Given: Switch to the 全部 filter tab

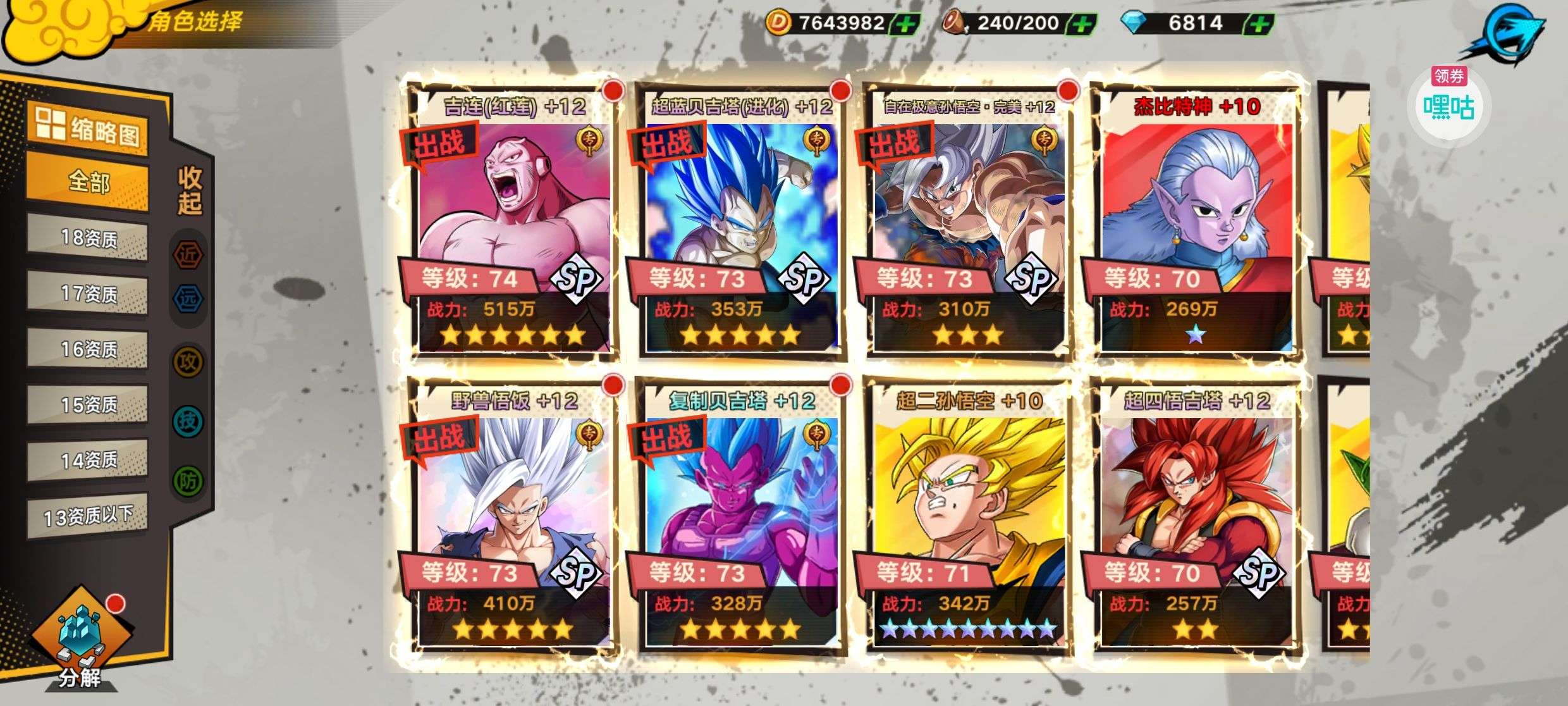Looking at the screenshot, I should pyautogui.click(x=89, y=182).
